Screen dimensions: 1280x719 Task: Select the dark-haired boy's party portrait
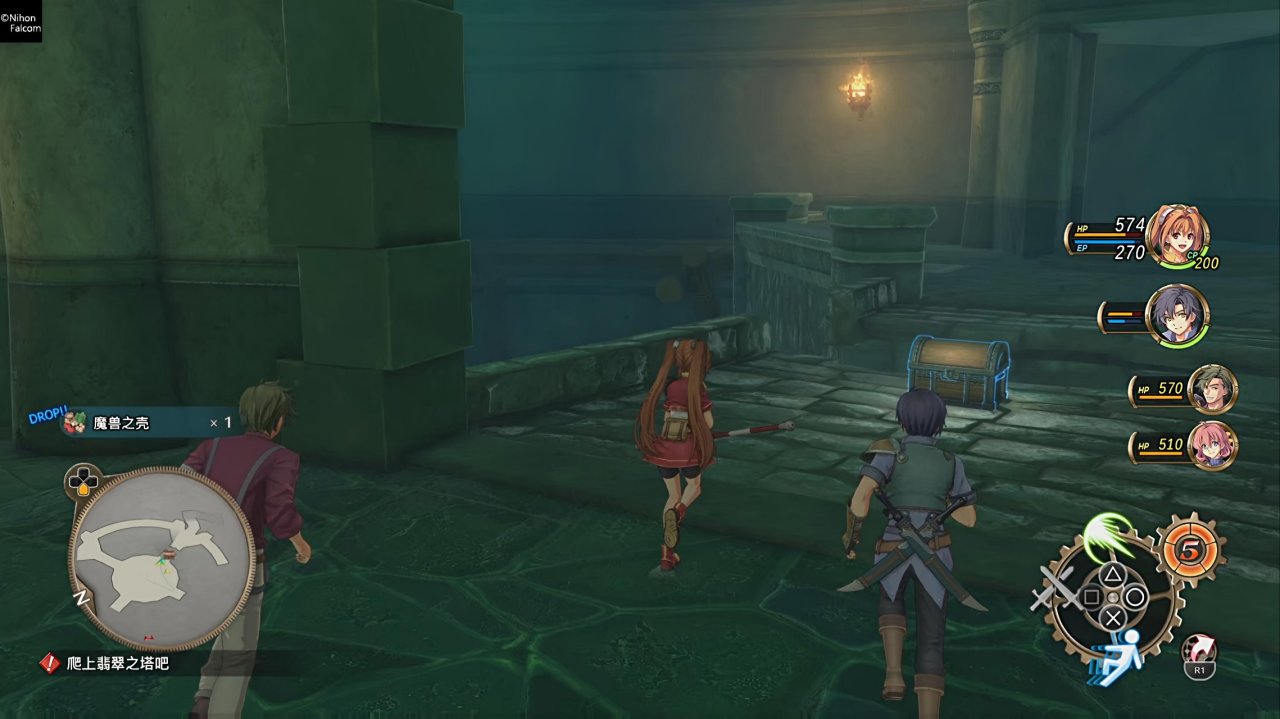[1177, 315]
